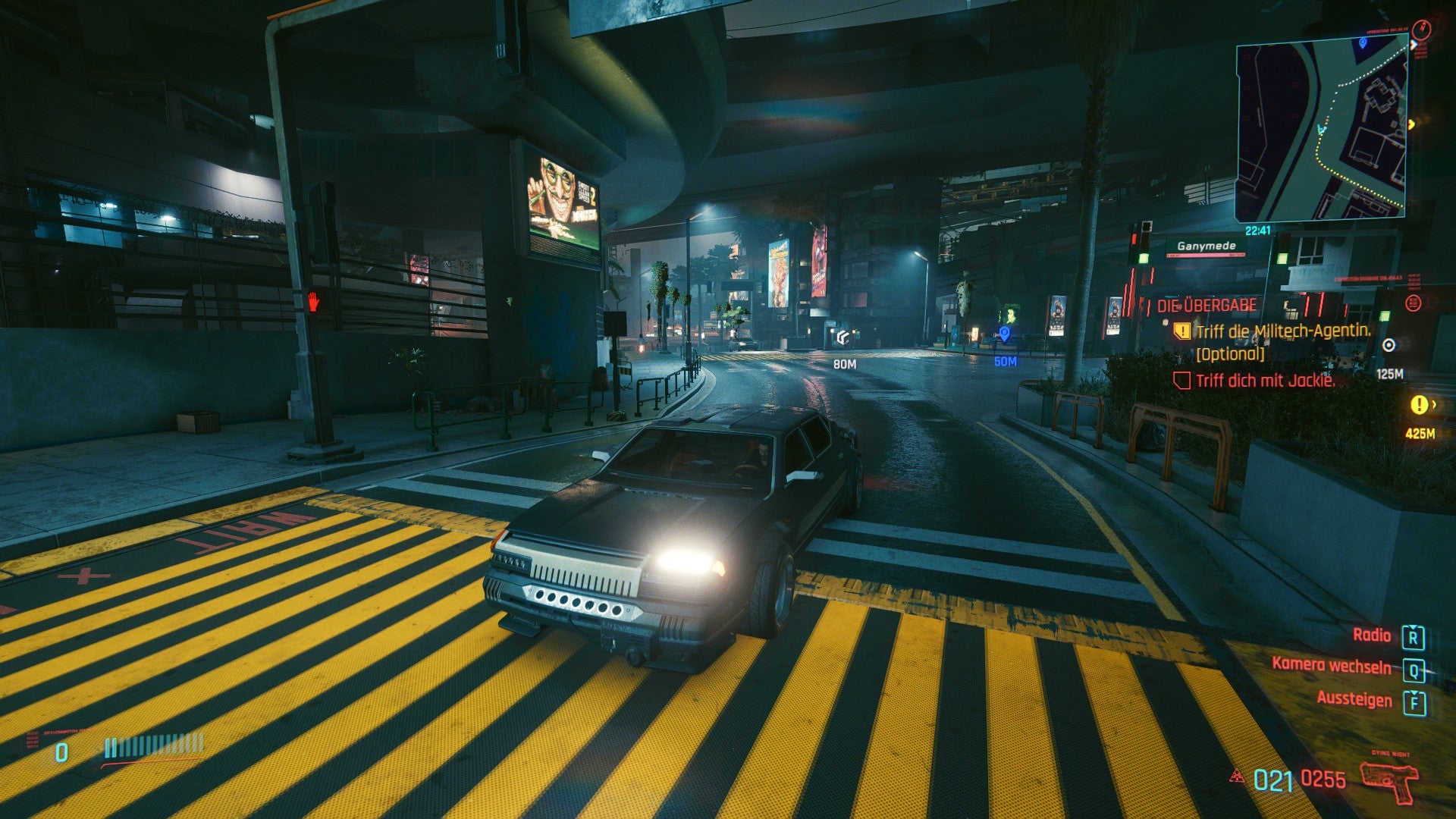Expand the chevron beside the 425M quest marker
This screenshot has width=1456, height=819.
[1434, 404]
